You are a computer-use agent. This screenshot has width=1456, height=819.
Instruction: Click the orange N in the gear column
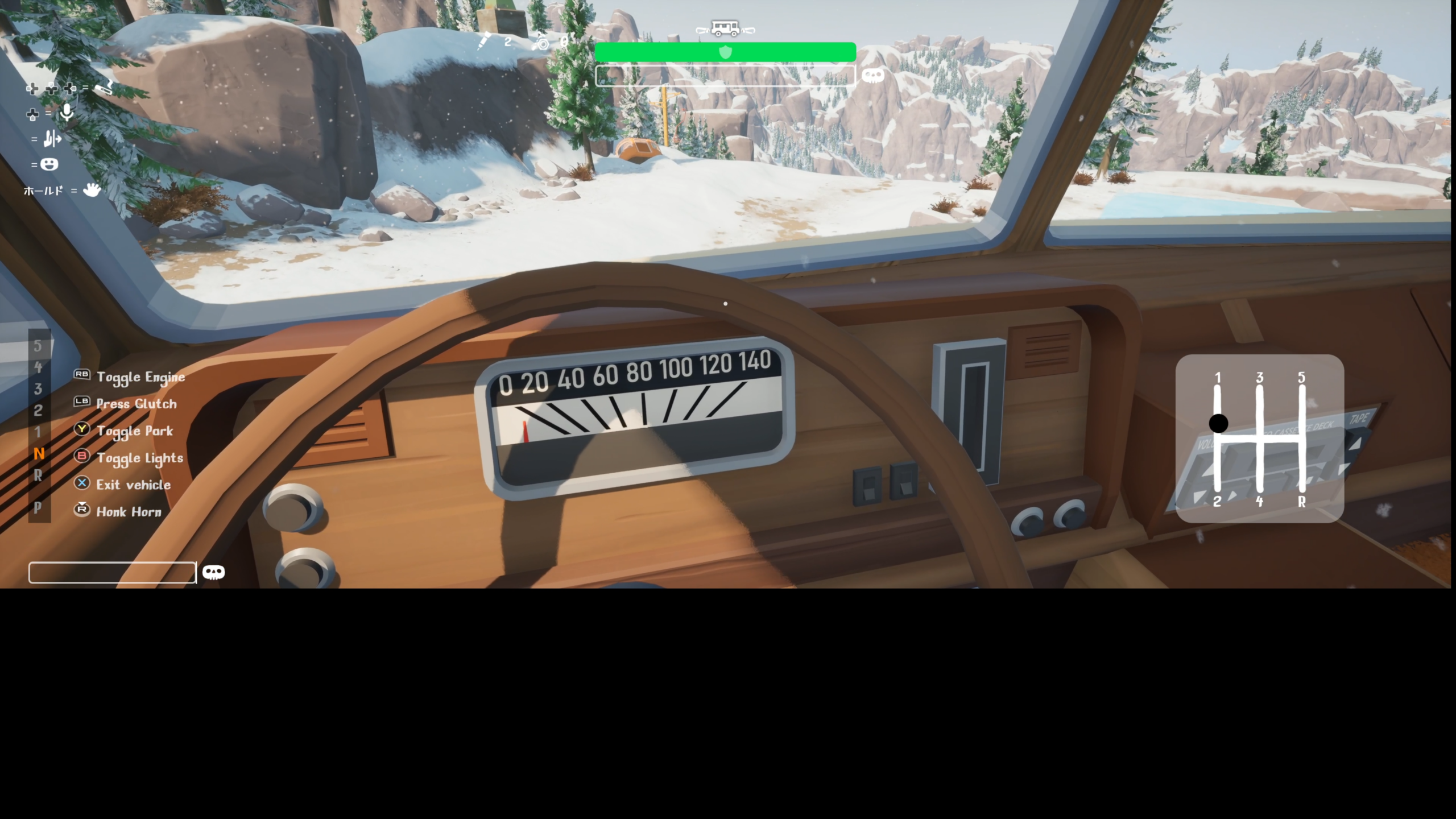(39, 454)
